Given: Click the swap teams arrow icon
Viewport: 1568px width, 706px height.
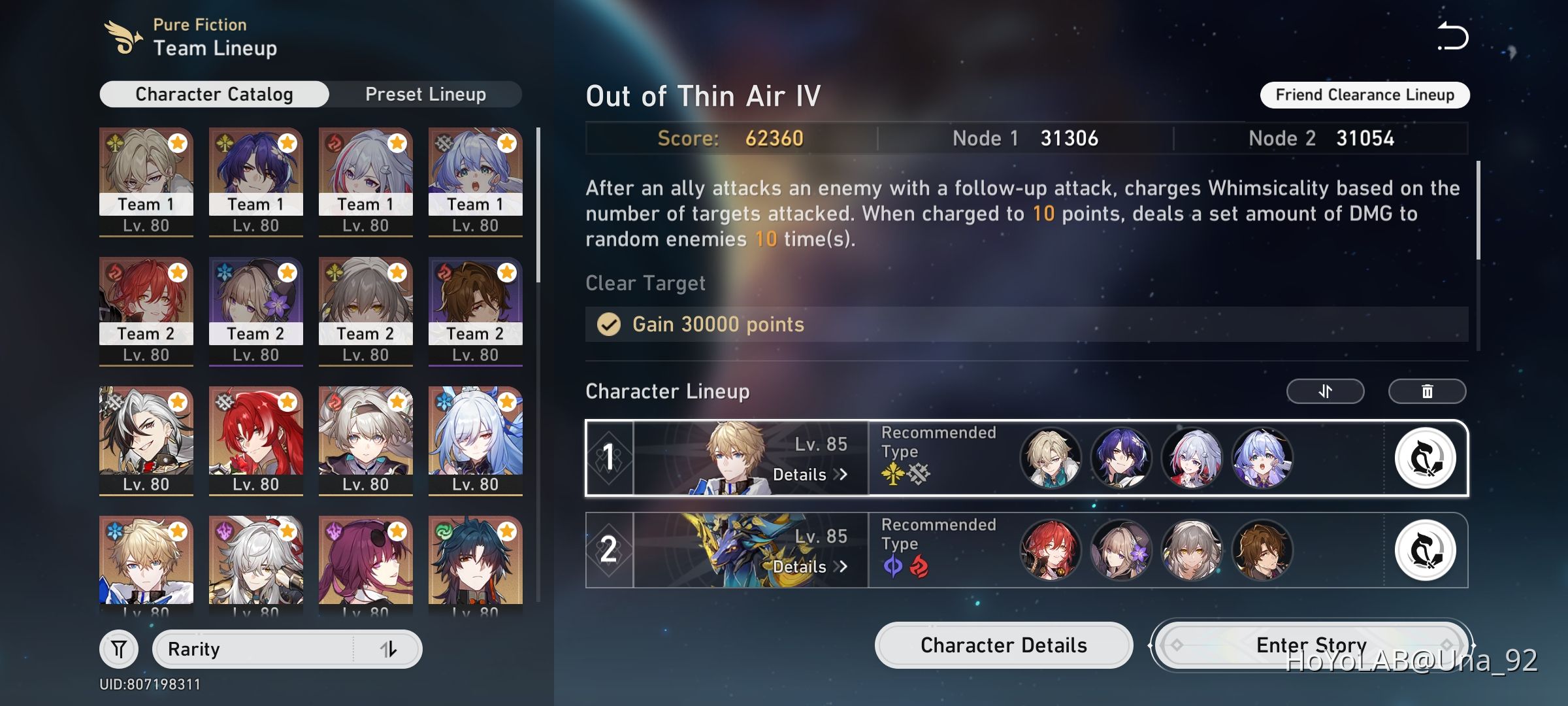Looking at the screenshot, I should tap(1325, 391).
